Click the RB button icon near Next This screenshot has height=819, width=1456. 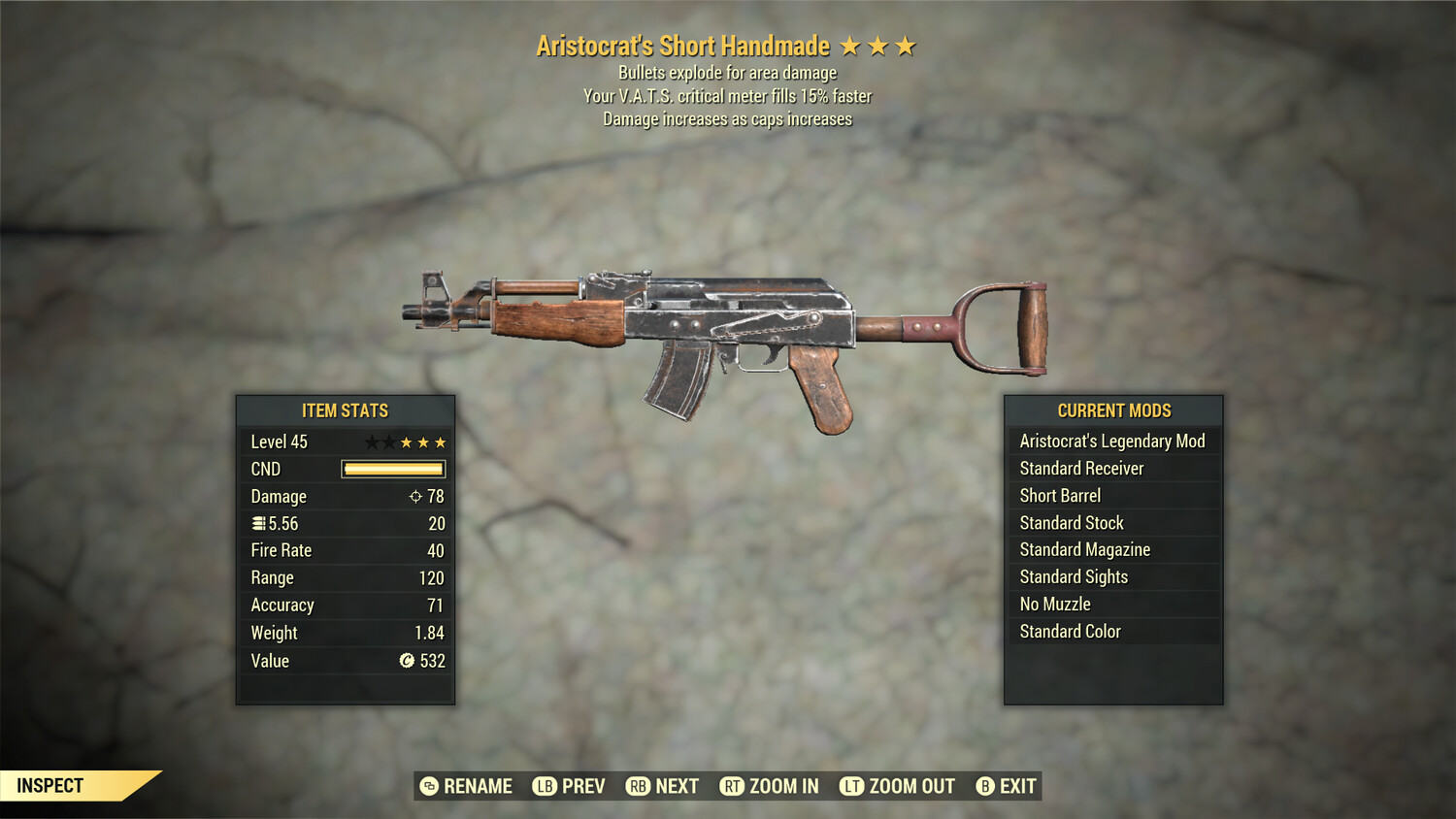click(639, 786)
